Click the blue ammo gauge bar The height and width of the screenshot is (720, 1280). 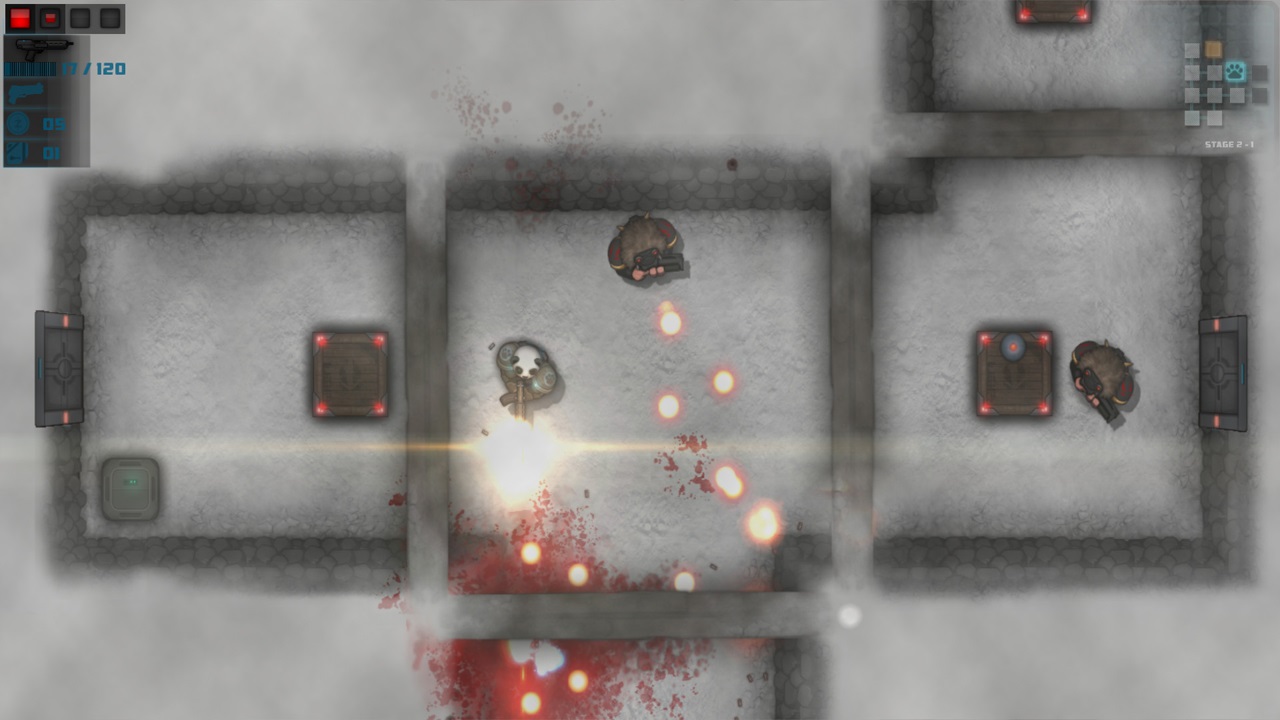click(x=31, y=68)
